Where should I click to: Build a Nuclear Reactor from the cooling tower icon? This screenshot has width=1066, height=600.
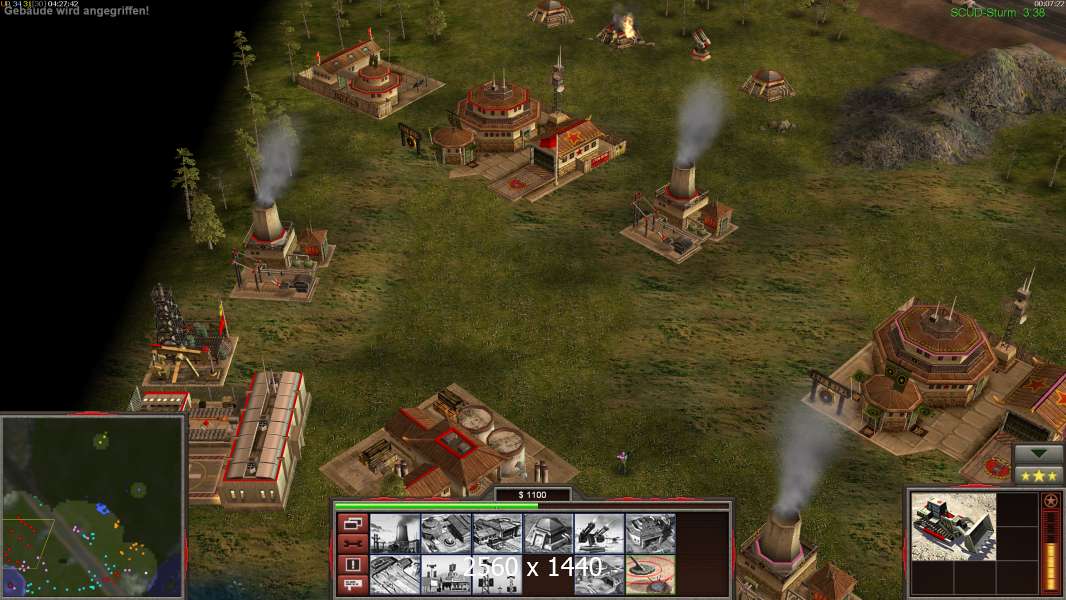coord(395,534)
